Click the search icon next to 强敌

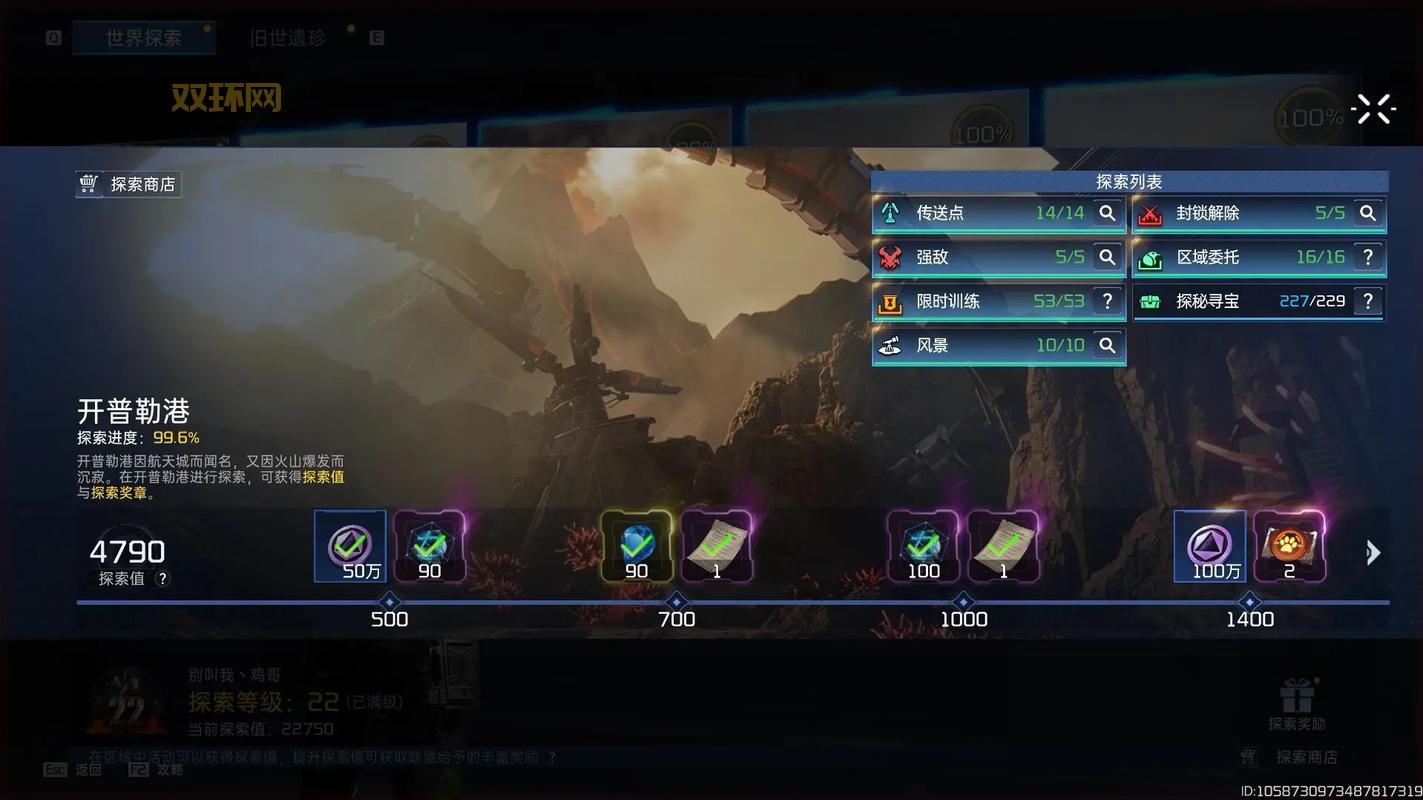1106,257
